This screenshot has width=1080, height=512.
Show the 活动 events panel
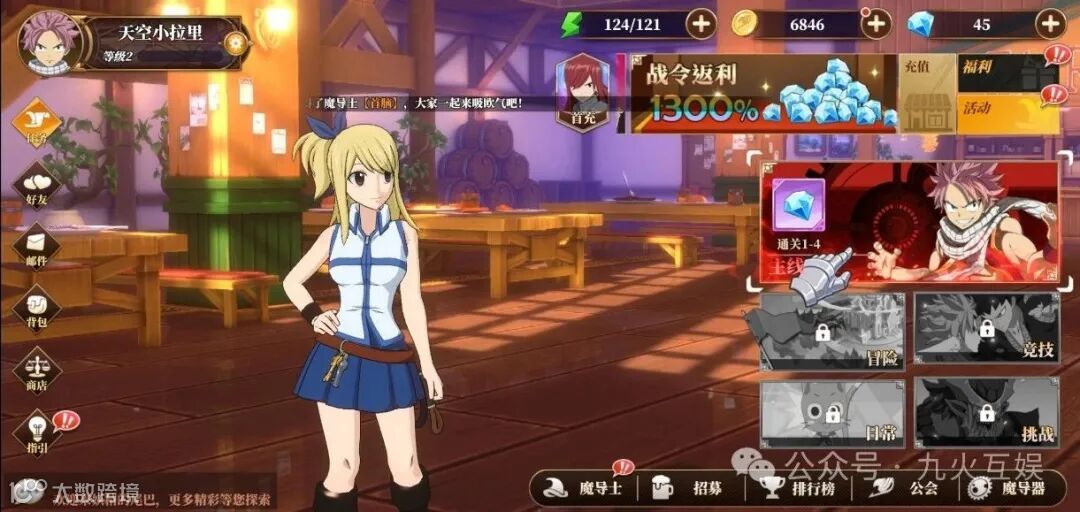pos(1003,113)
